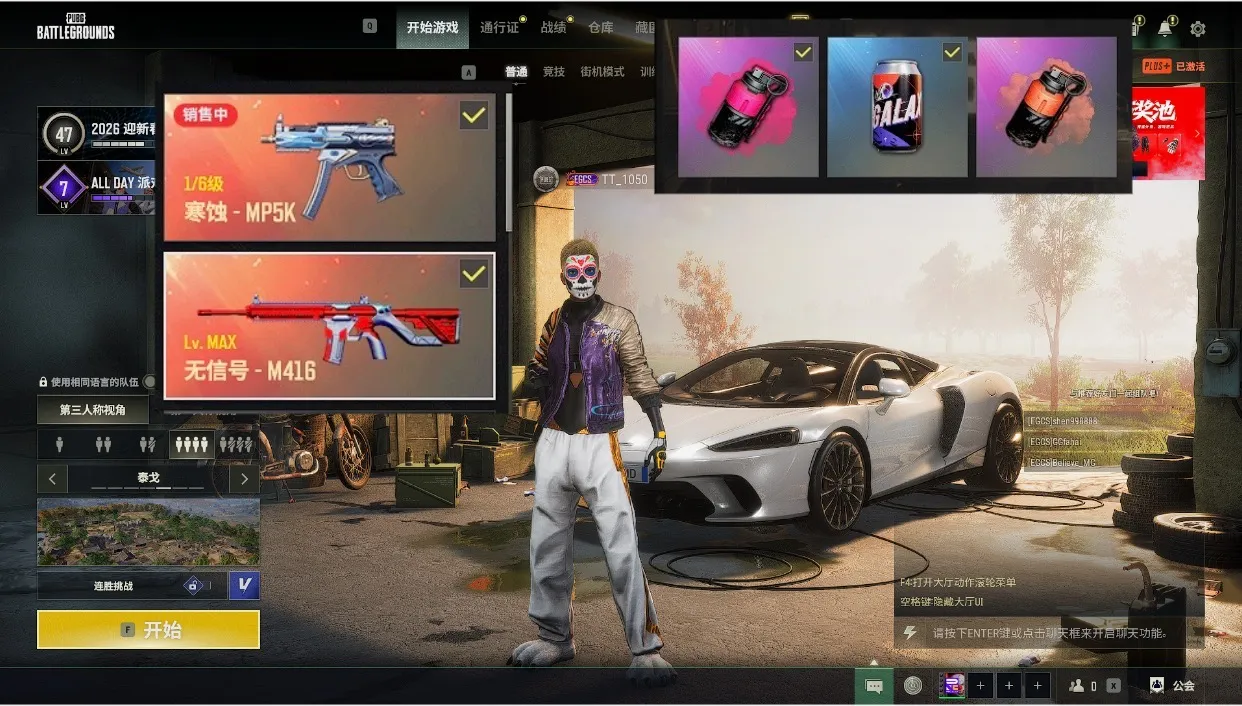1242x706 pixels.
Task: Switch to the 战绩 career tab
Action: [x=554, y=28]
